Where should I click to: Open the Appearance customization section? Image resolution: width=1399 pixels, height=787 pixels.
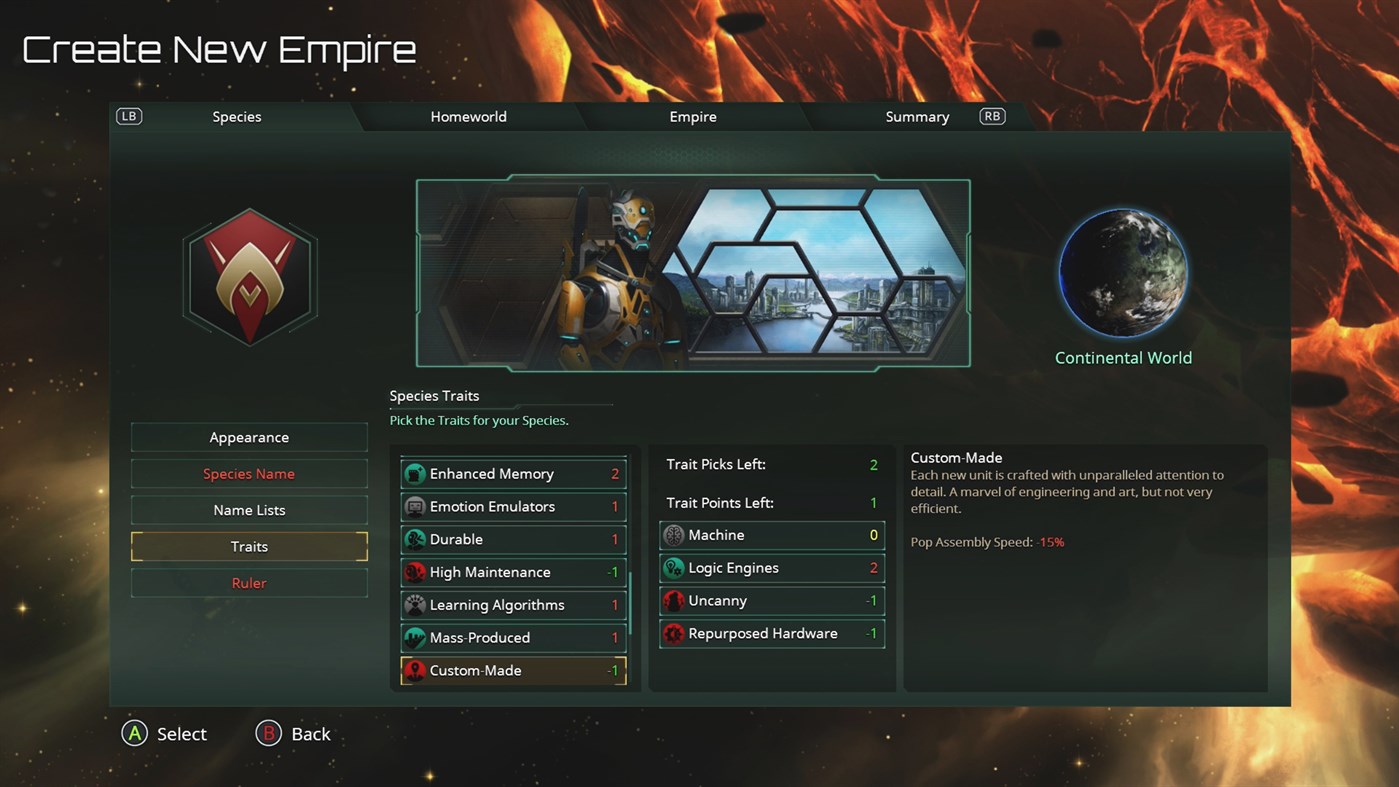pos(248,437)
